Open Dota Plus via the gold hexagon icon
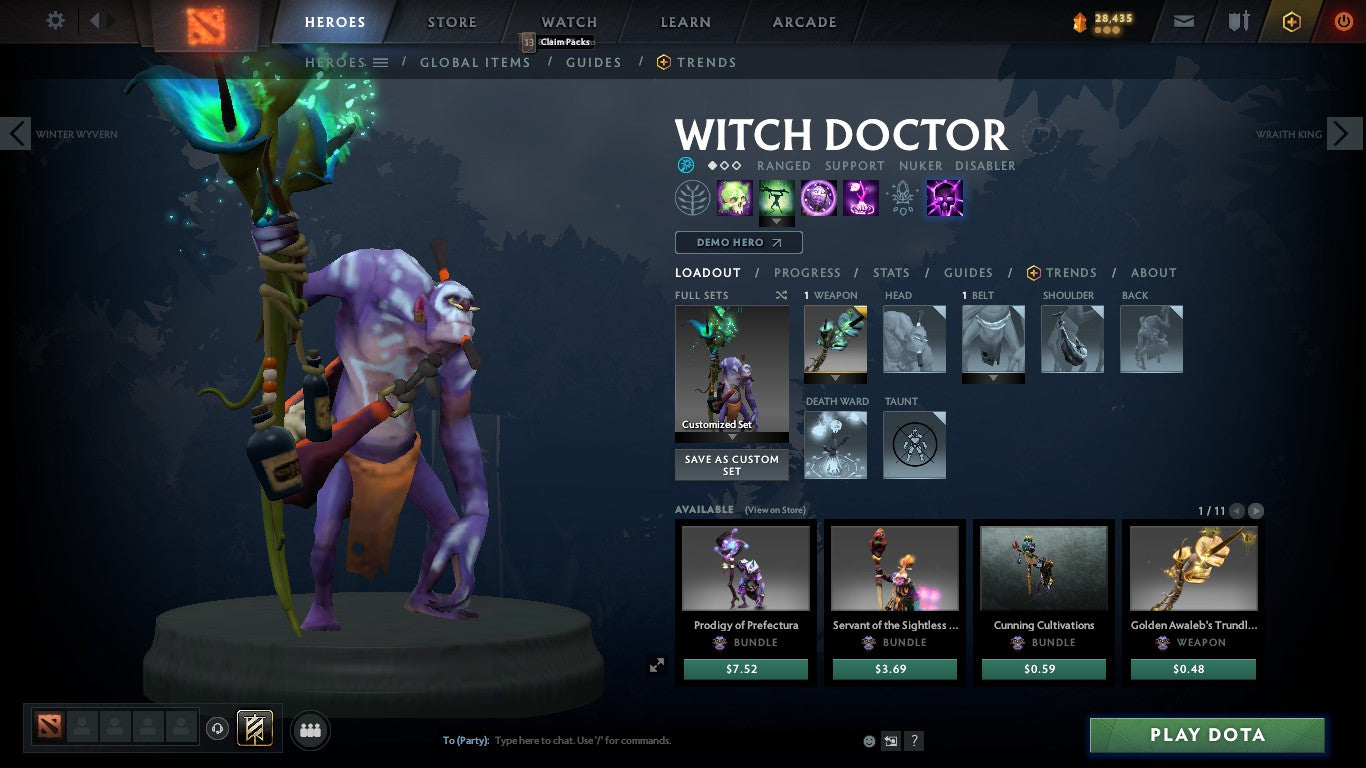The image size is (1366, 768). pos(1292,20)
